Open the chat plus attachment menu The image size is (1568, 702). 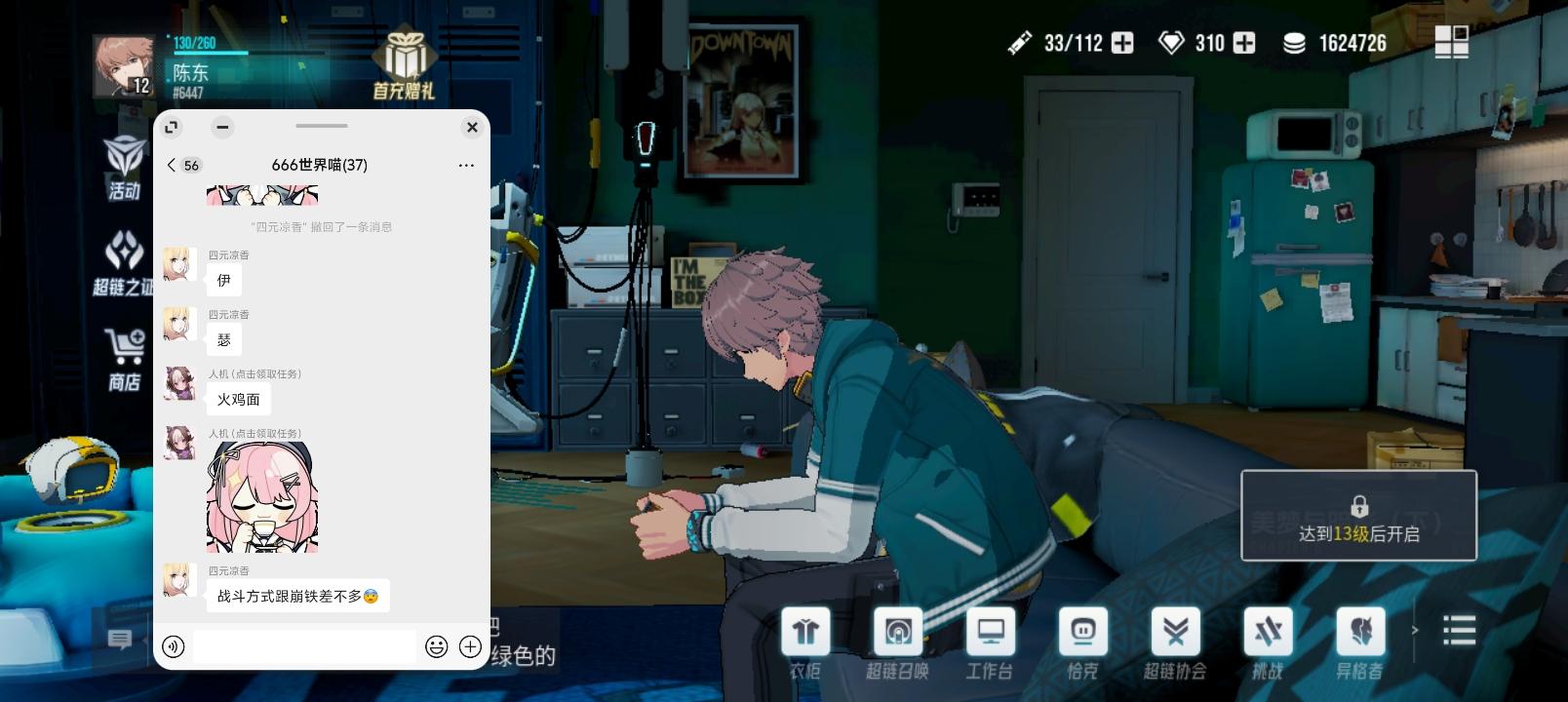tap(471, 646)
